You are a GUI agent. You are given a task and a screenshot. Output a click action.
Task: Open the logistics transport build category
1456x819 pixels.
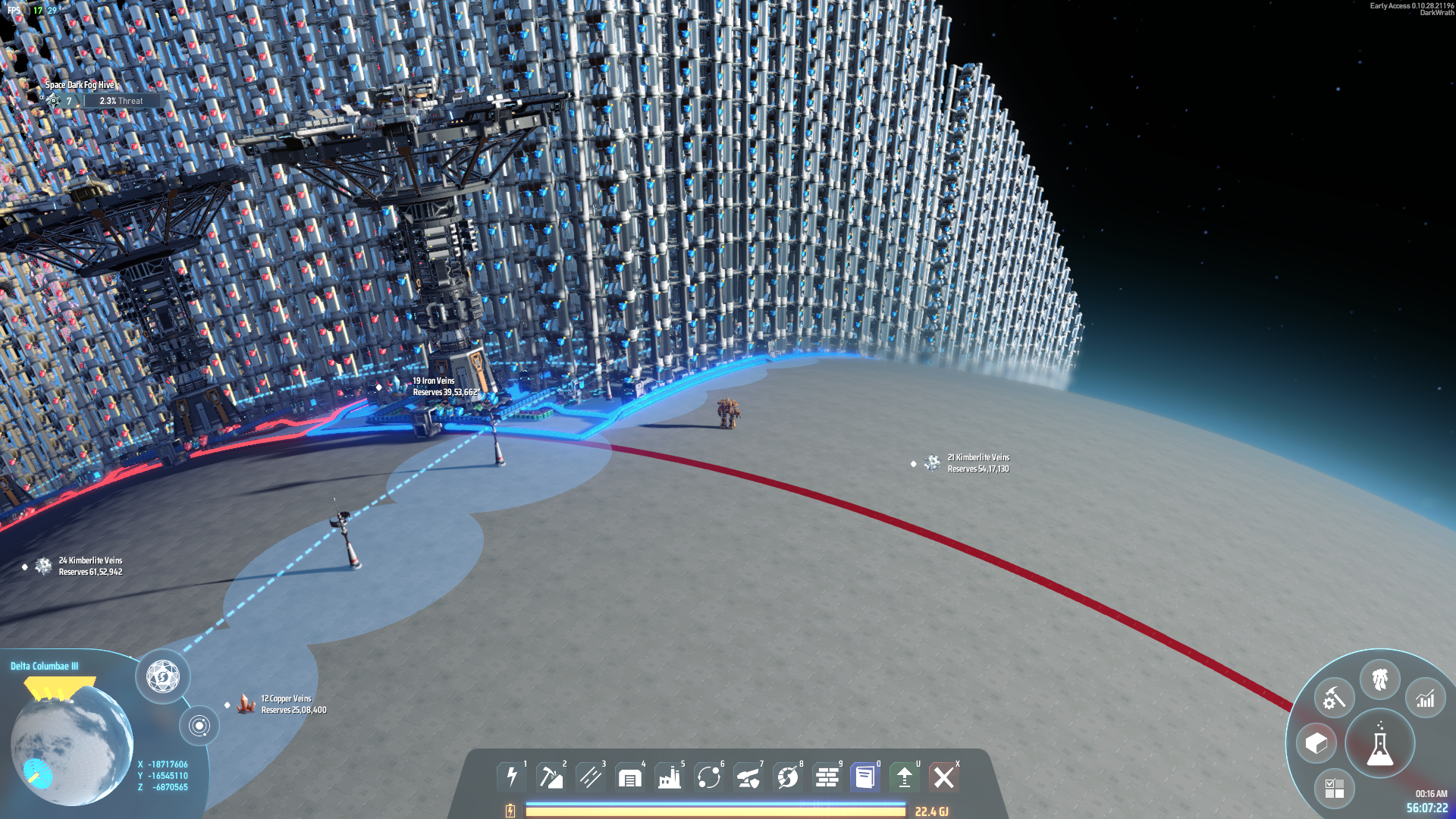pos(709,777)
